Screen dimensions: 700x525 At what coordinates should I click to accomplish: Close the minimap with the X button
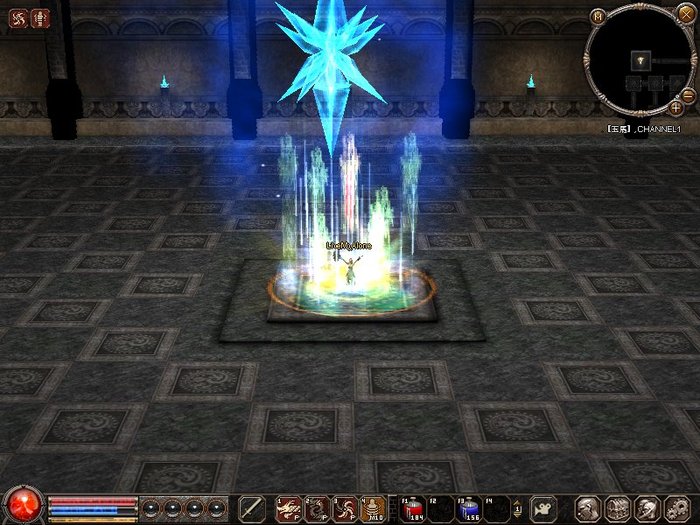[x=688, y=16]
